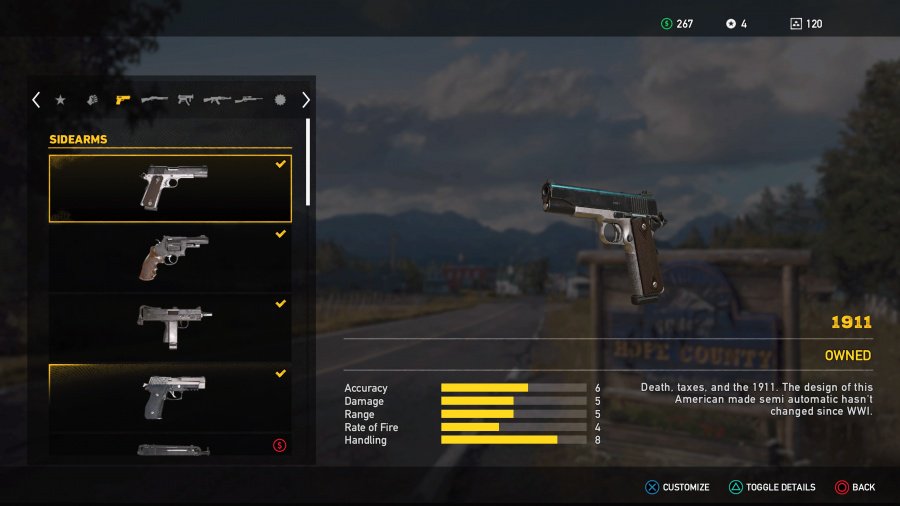Switch to the assault rifles category tab
Viewport: 900px width, 506px height.
point(217,100)
